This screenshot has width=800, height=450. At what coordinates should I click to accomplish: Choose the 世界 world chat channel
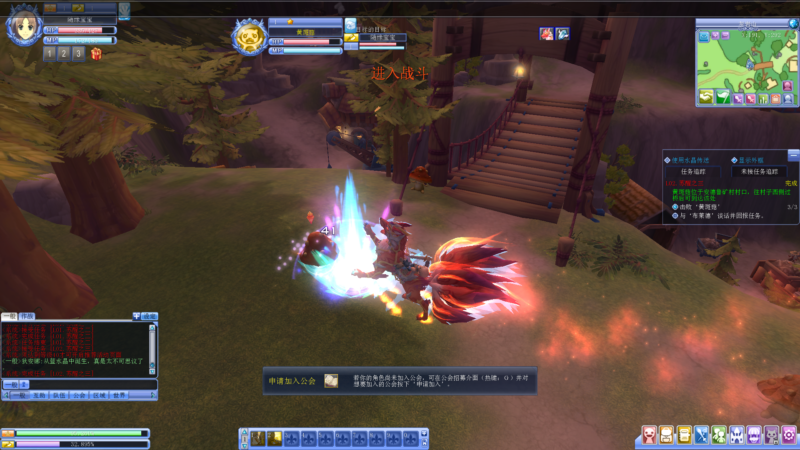[x=119, y=395]
